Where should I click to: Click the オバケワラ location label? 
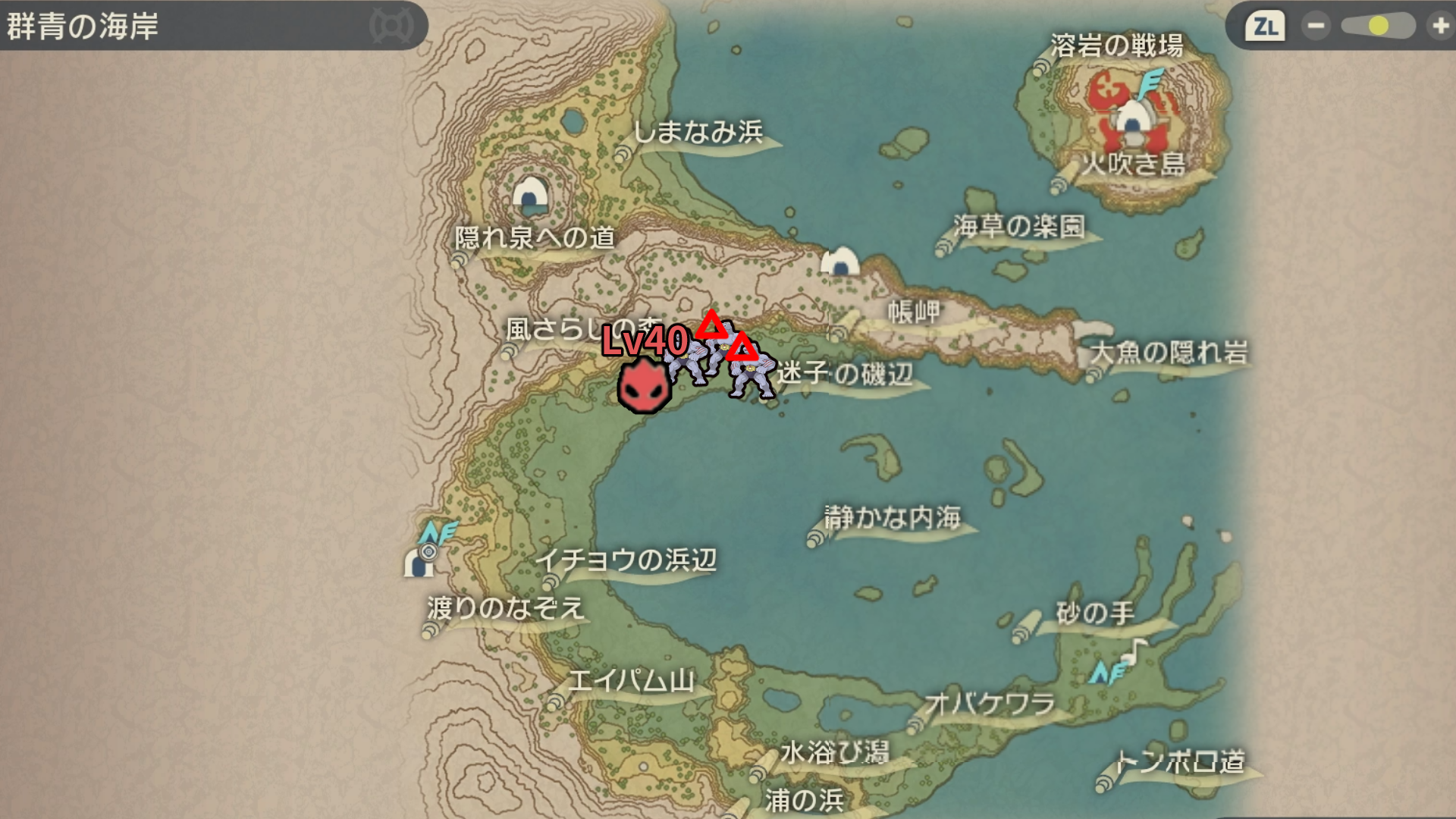click(990, 704)
